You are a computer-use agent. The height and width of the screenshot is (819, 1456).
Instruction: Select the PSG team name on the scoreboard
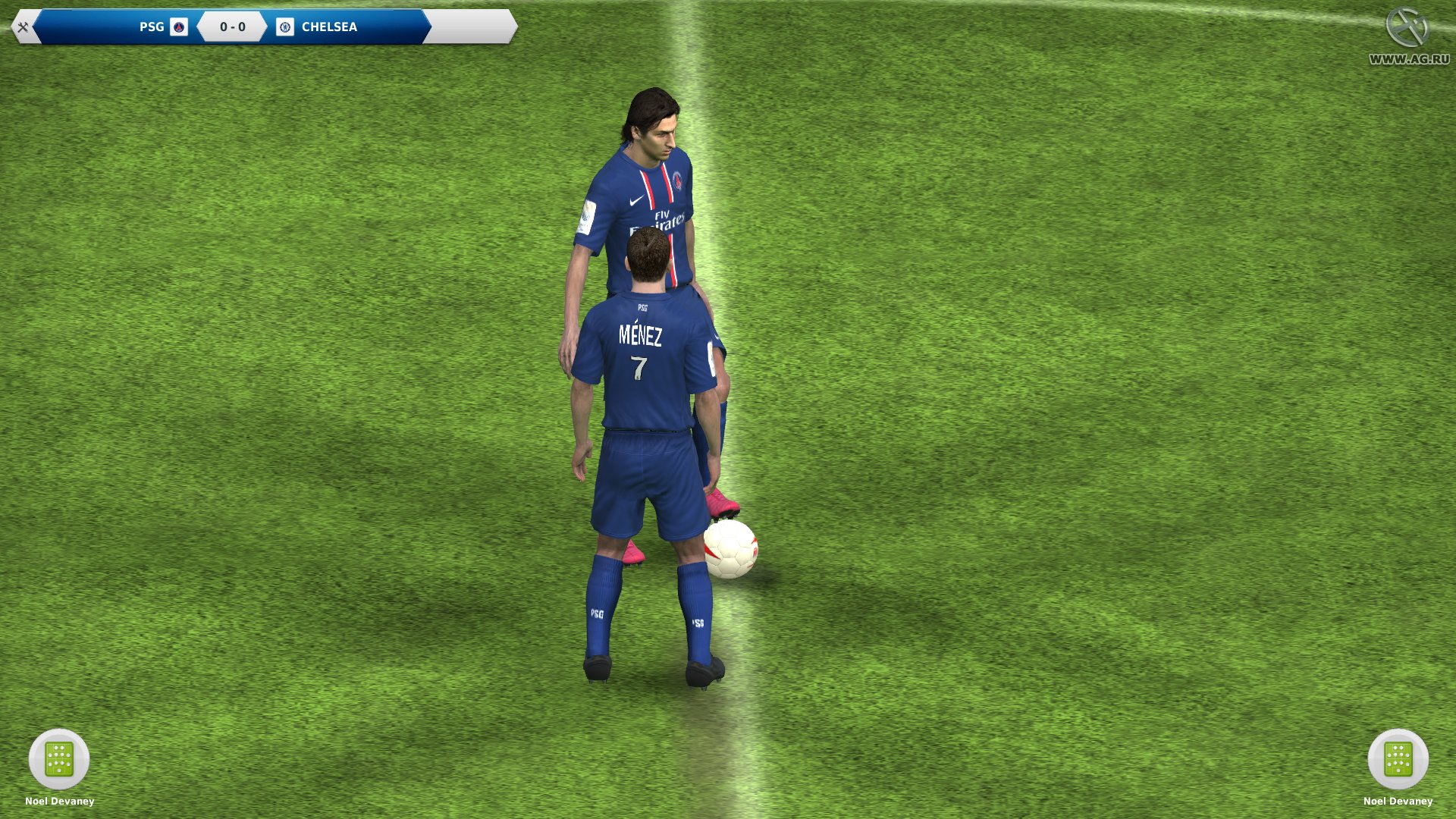click(151, 27)
